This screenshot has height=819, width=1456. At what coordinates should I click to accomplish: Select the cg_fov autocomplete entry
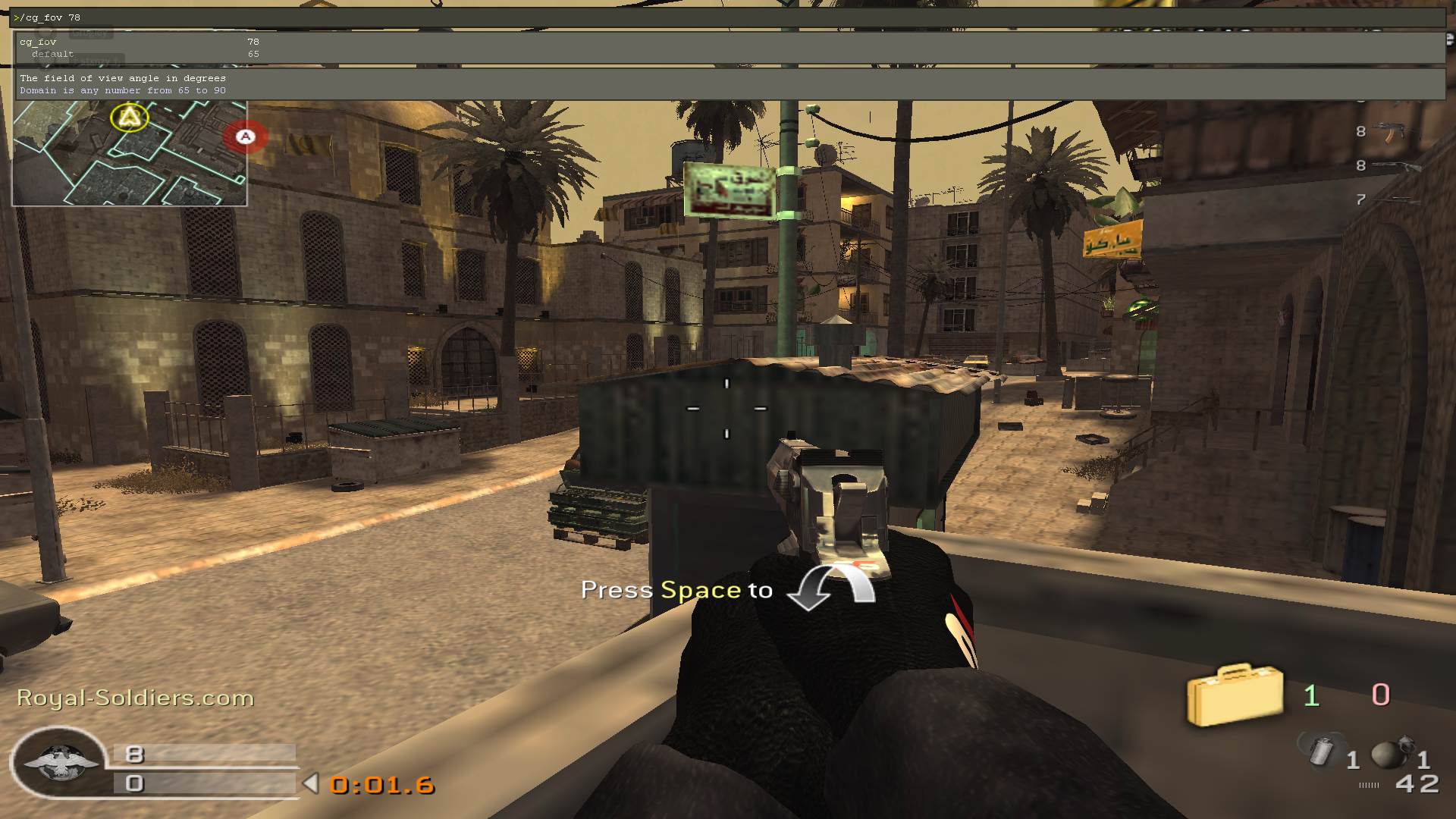click(x=38, y=42)
